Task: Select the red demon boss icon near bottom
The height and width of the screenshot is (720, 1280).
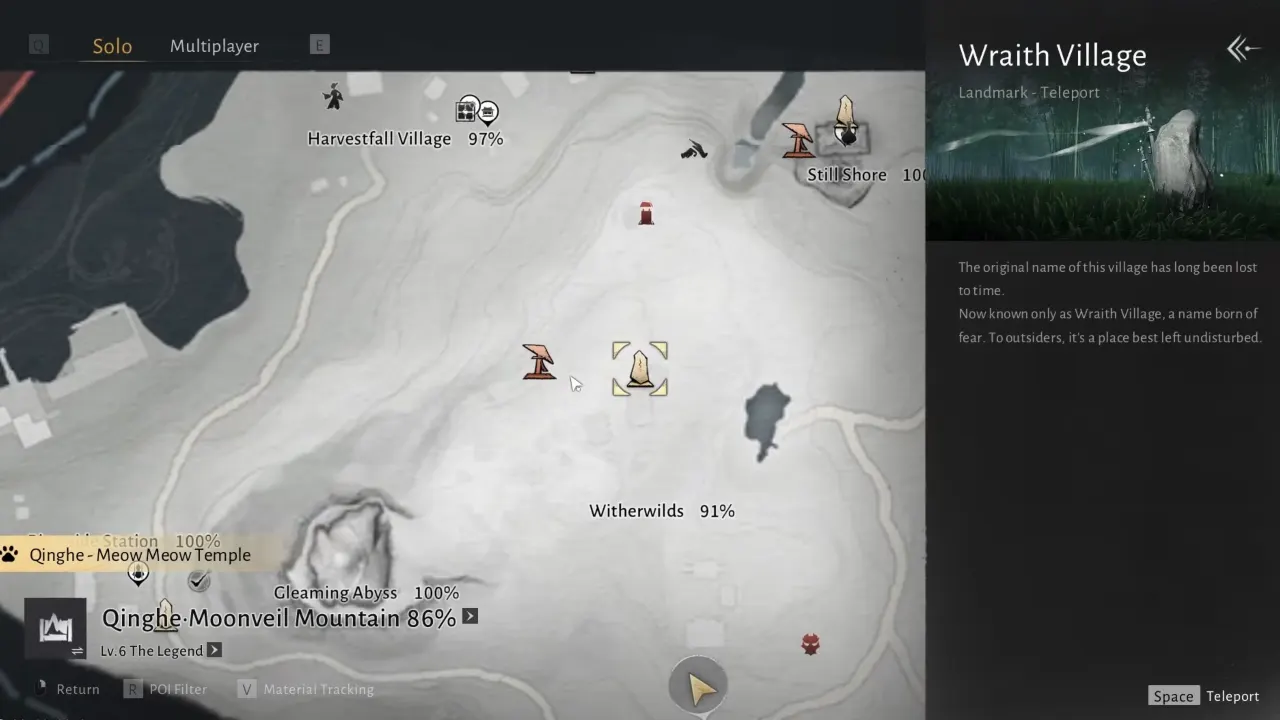Action: click(810, 644)
